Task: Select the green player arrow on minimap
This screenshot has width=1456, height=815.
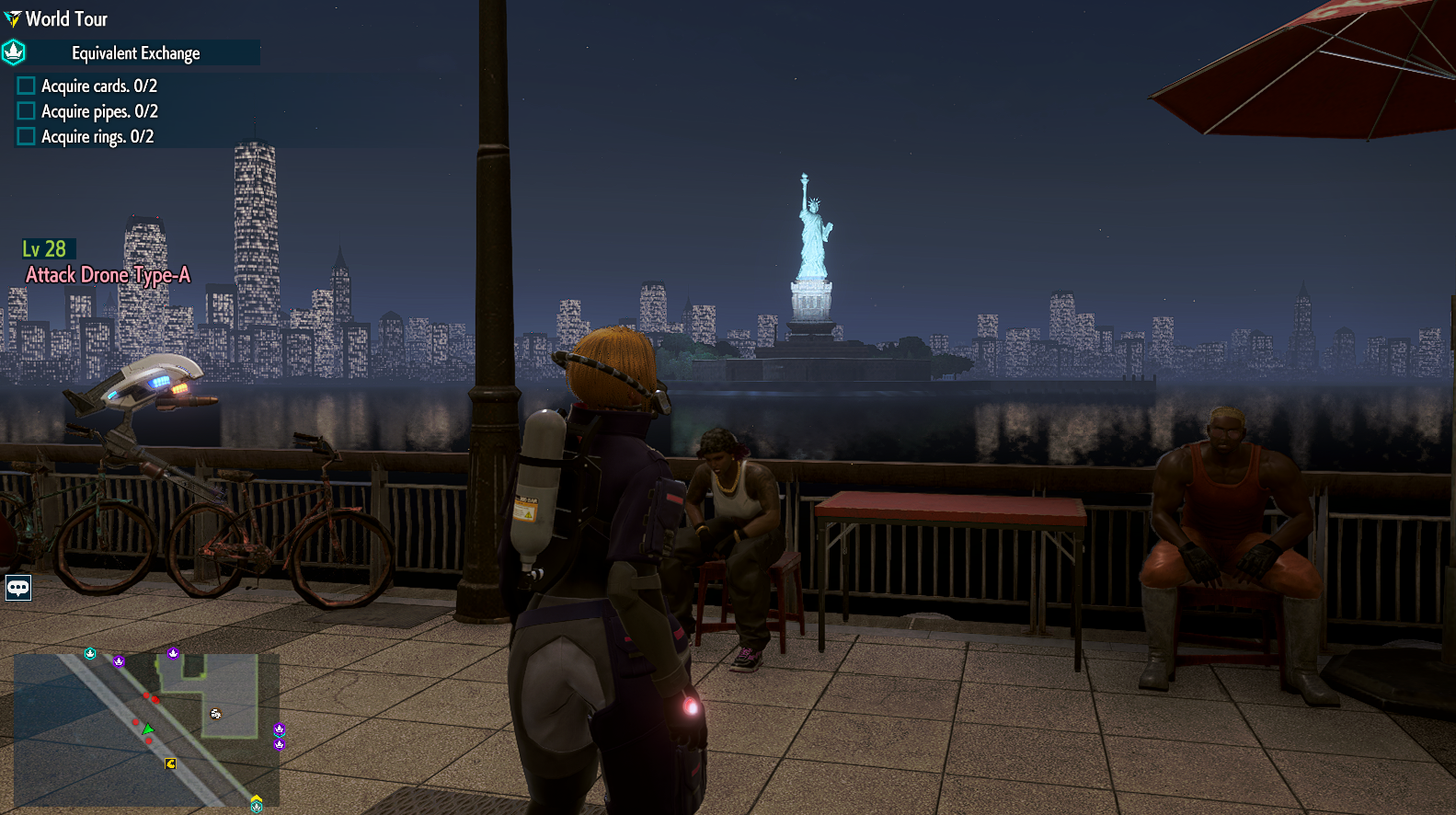Action: [148, 729]
